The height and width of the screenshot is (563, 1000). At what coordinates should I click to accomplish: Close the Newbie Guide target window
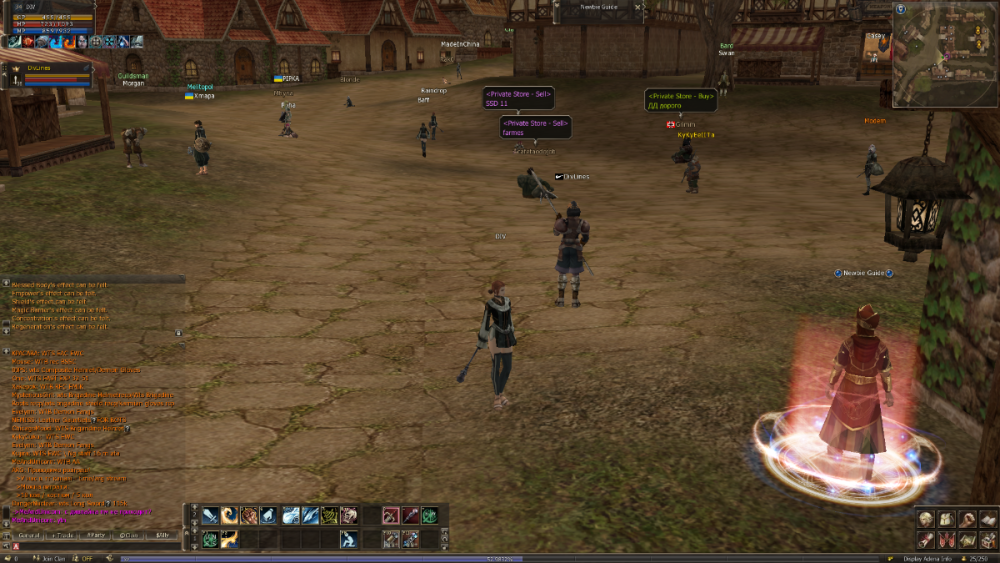click(638, 6)
